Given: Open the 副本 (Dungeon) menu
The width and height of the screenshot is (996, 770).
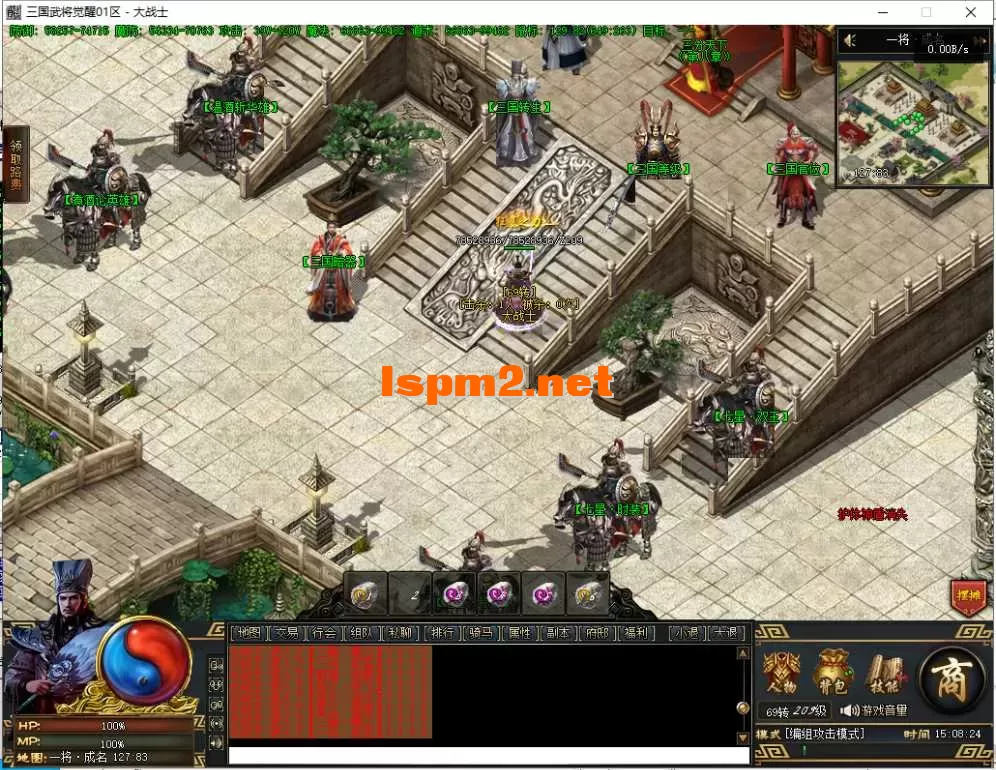Looking at the screenshot, I should tap(557, 633).
